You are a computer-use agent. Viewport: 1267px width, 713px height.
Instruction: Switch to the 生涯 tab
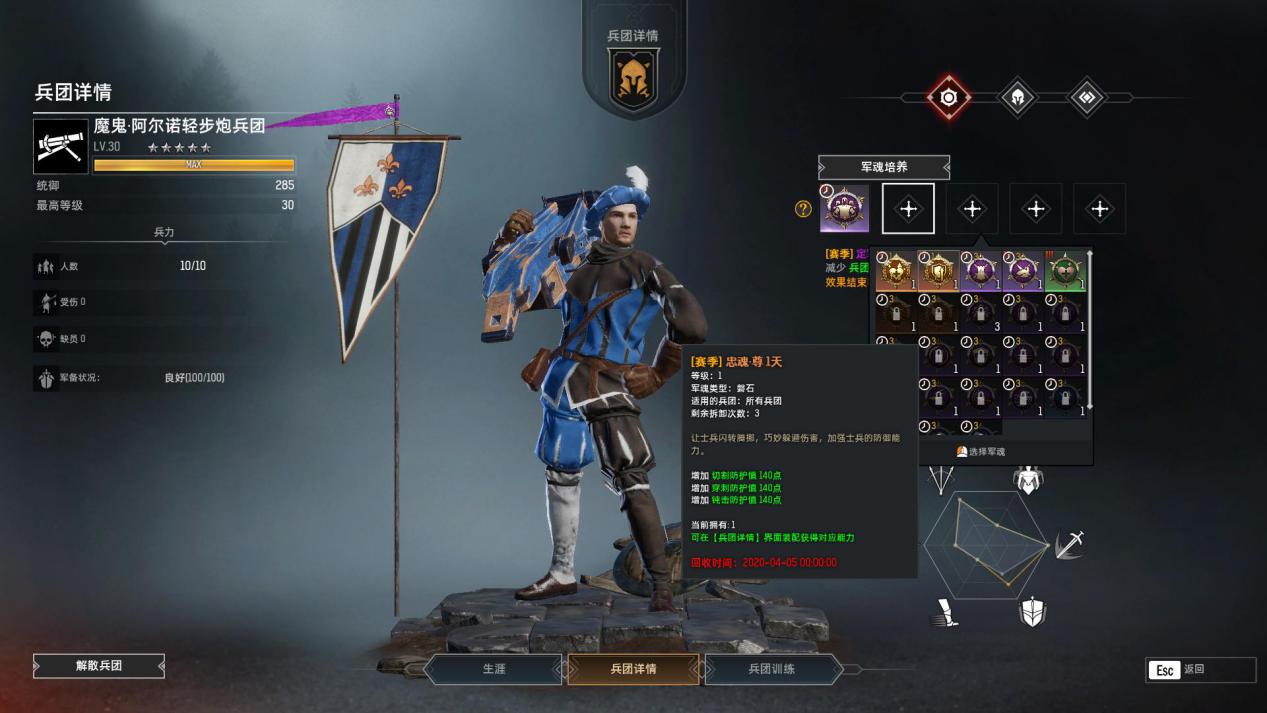(494, 669)
